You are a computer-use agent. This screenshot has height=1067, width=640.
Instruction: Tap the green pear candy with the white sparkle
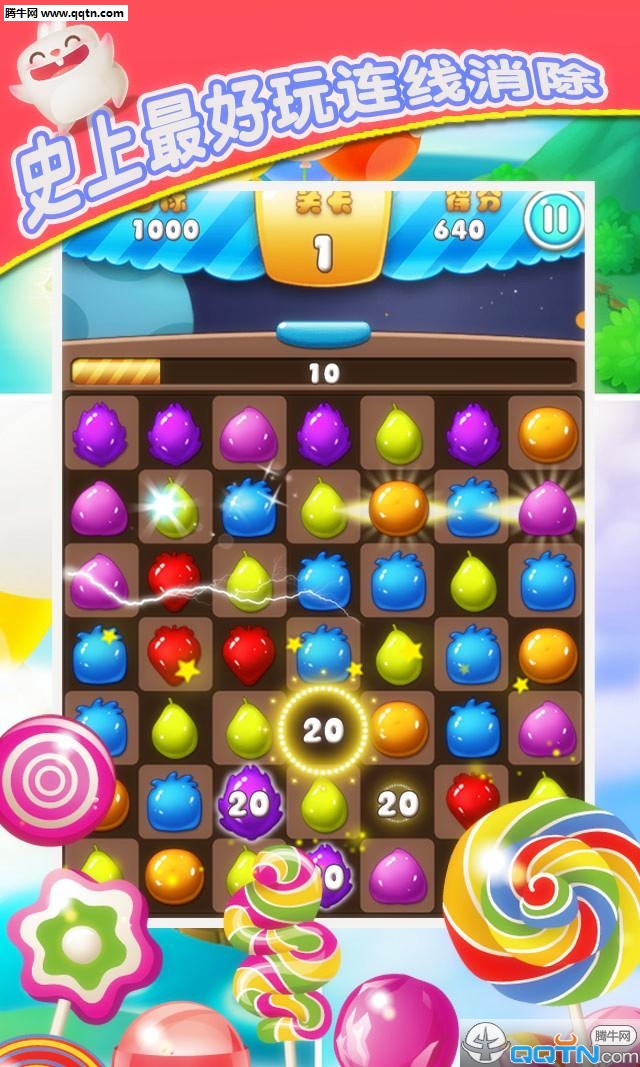click(175, 508)
